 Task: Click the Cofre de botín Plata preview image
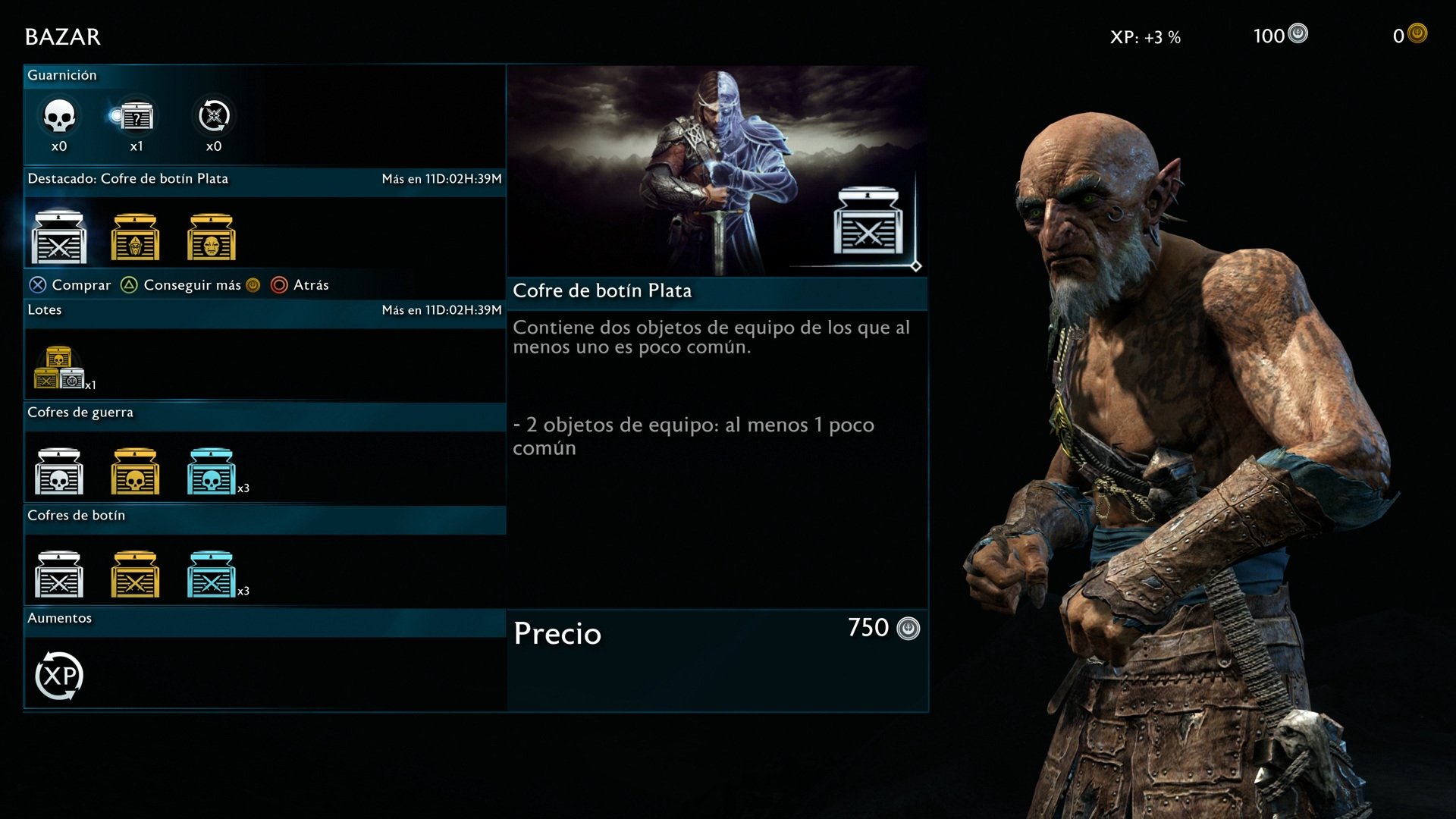tap(717, 171)
